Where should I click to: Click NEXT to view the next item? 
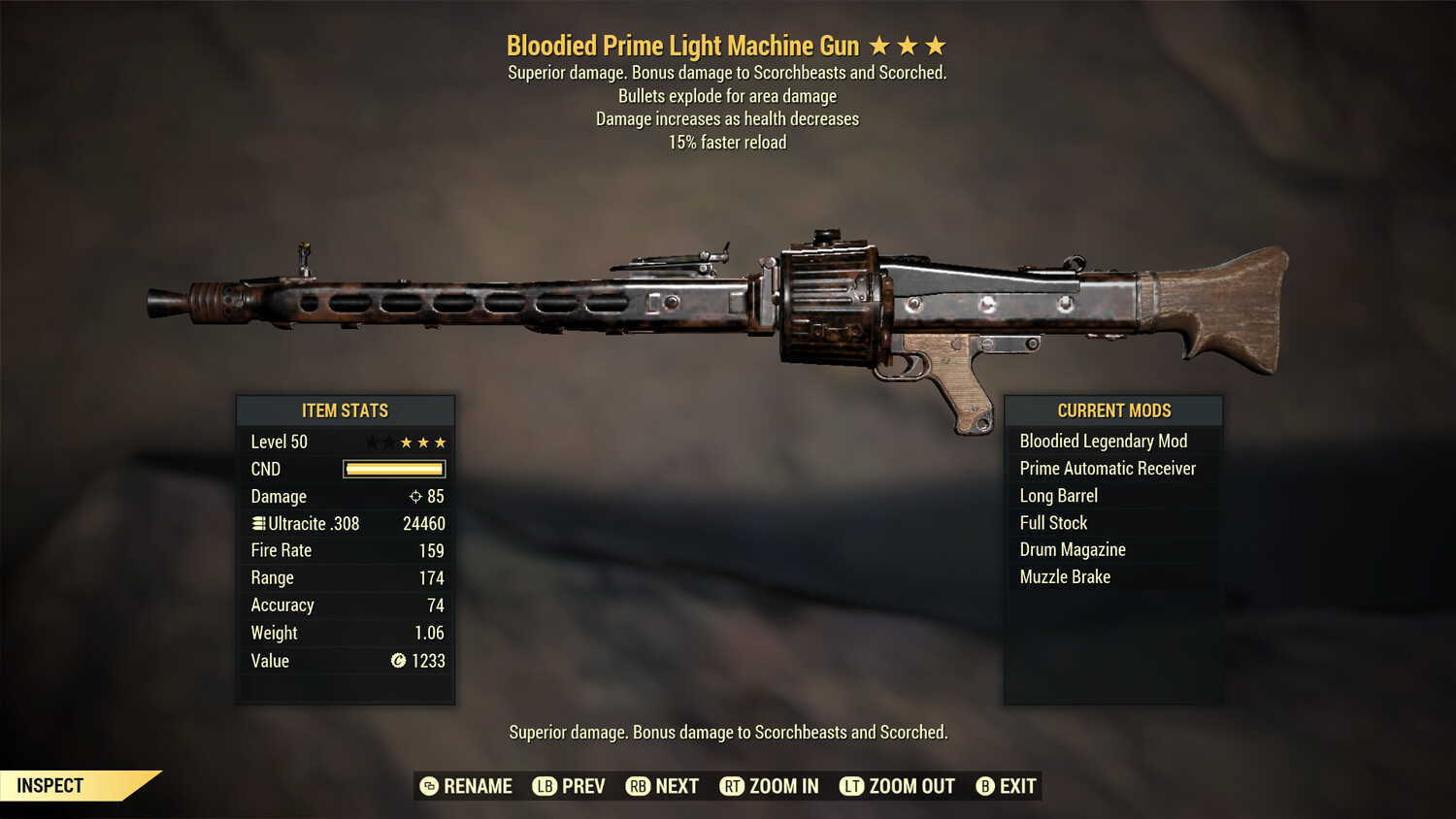(x=678, y=786)
